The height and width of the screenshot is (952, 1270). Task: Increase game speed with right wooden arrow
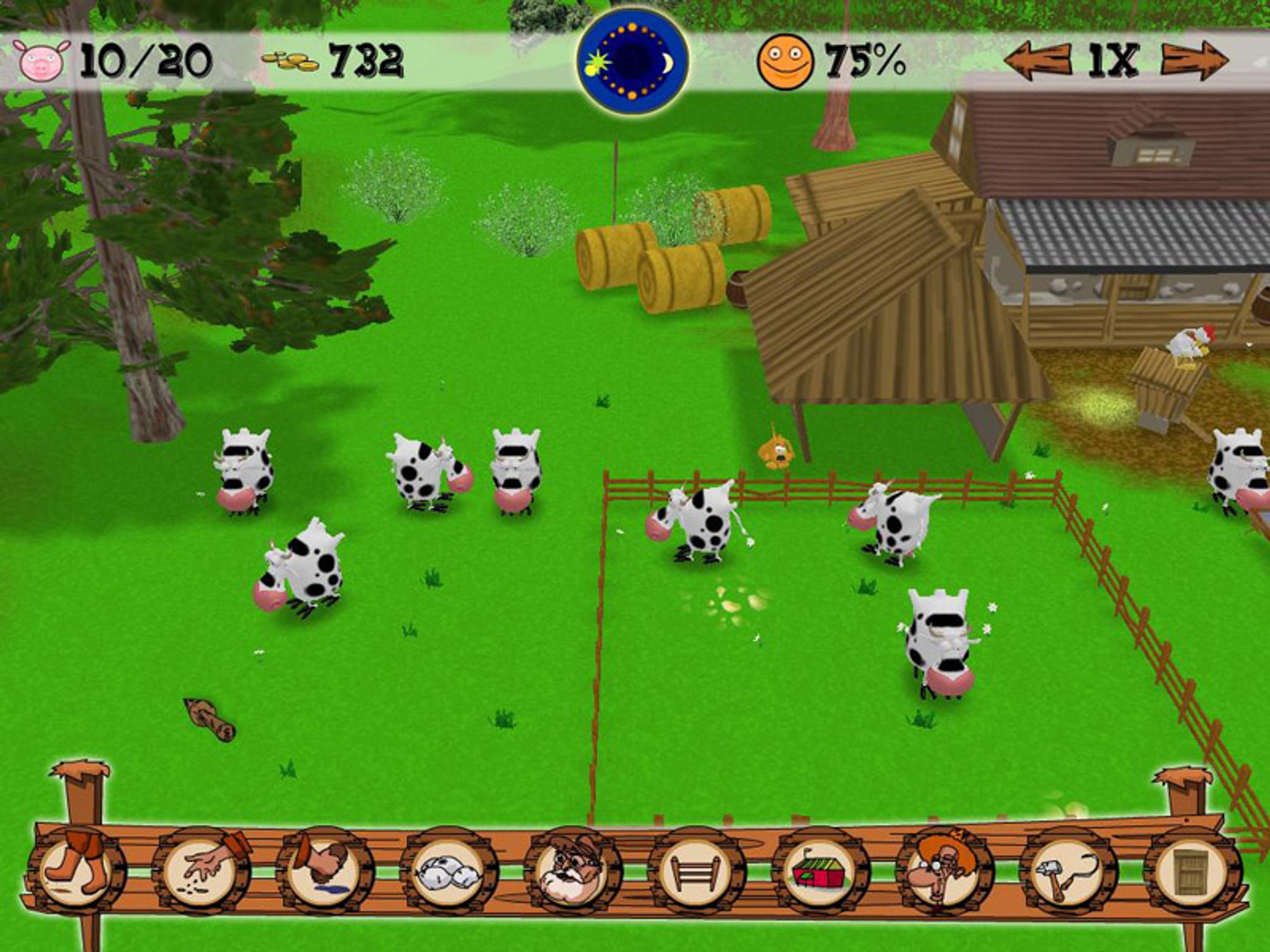pyautogui.click(x=1194, y=62)
